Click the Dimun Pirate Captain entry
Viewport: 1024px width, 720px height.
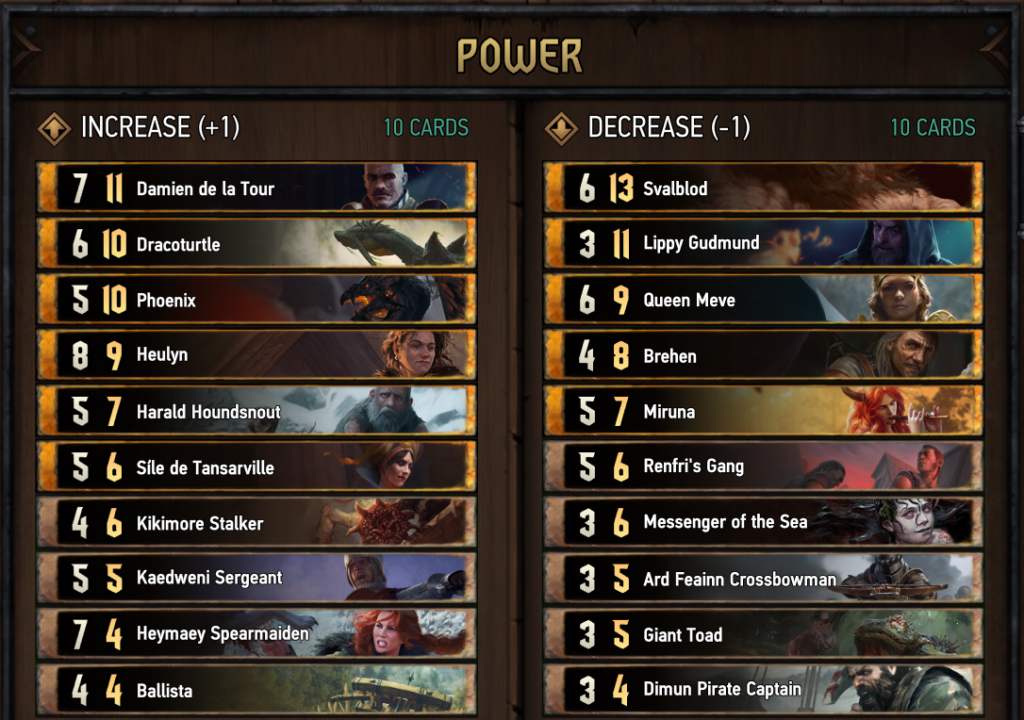click(763, 689)
